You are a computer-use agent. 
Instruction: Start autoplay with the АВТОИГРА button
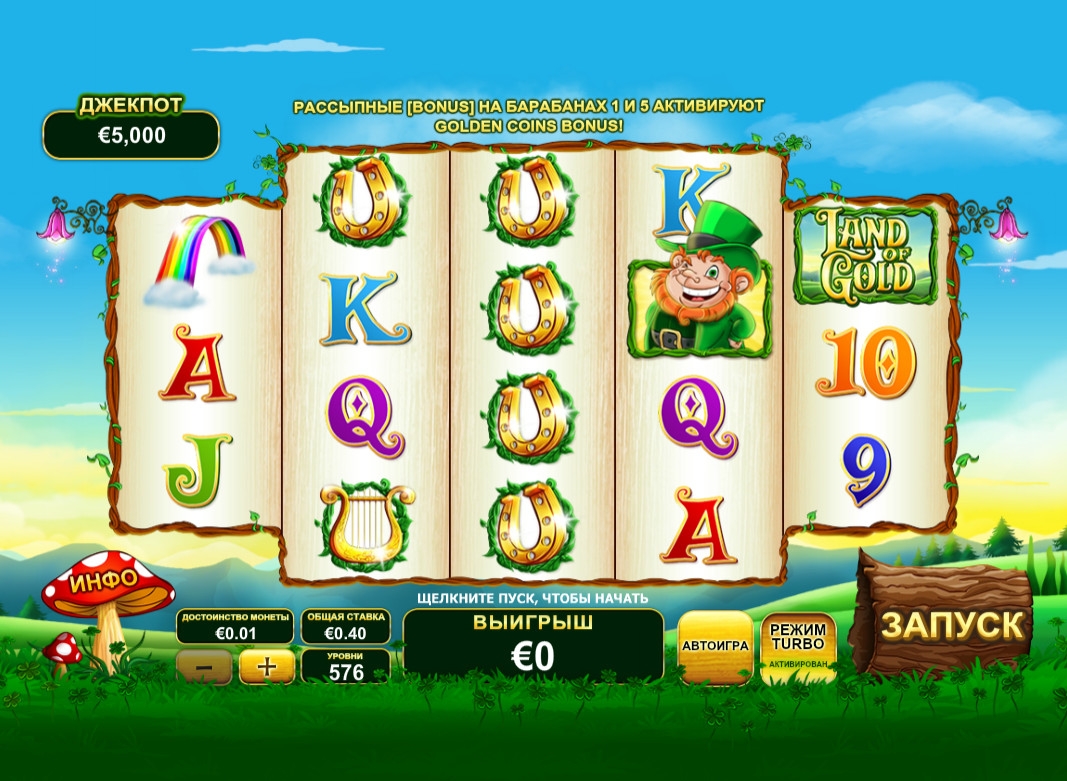point(715,646)
